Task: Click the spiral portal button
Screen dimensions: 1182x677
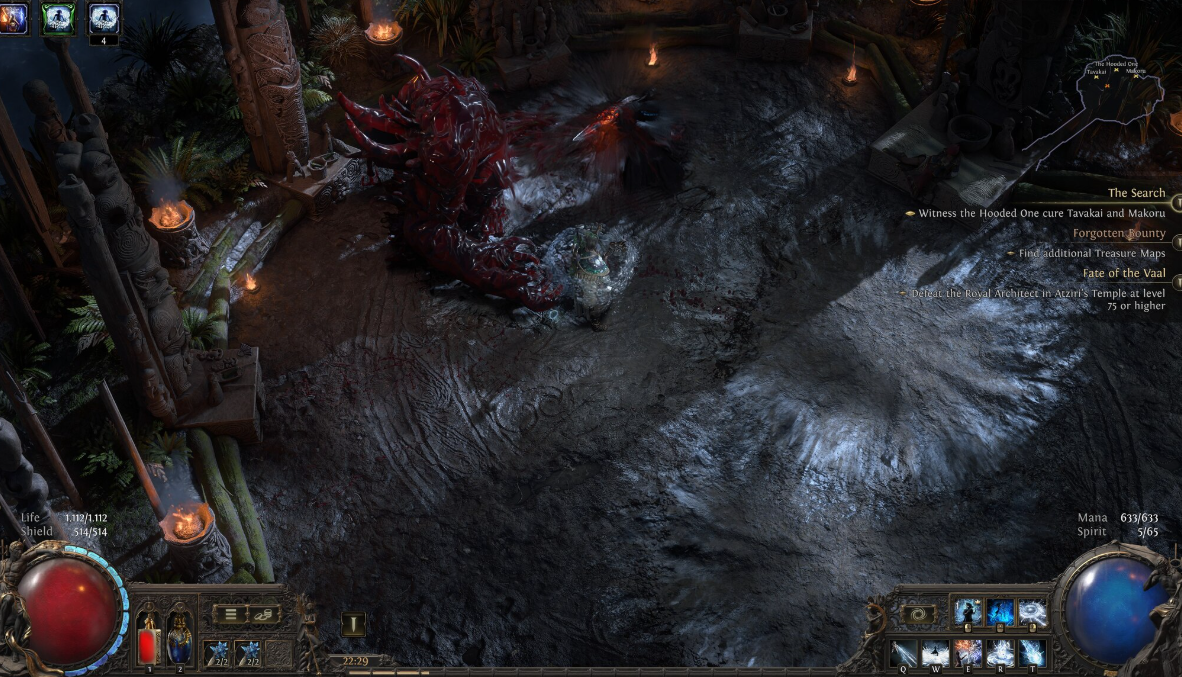Action: [919, 614]
